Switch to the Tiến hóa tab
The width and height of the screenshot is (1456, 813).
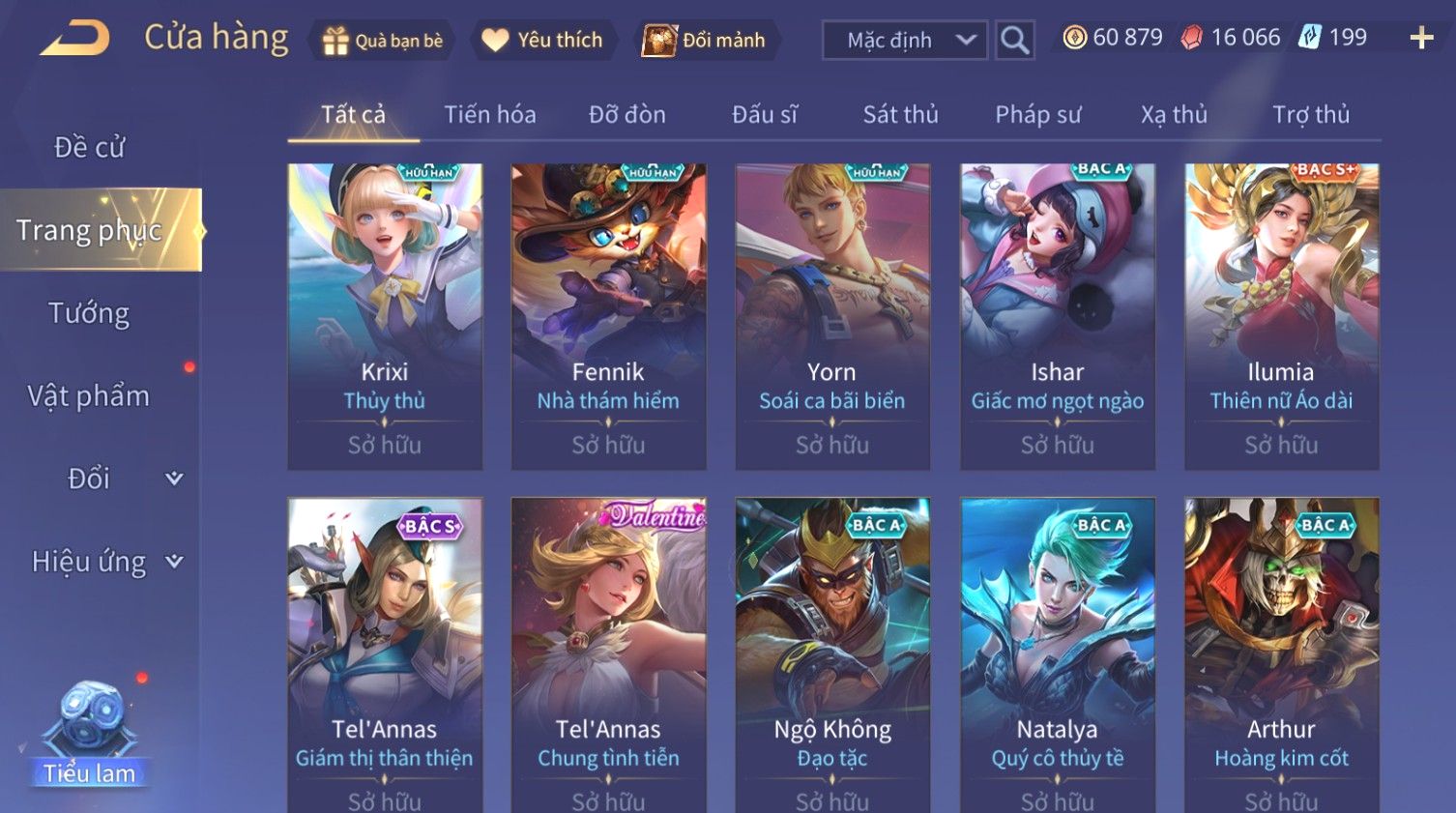coord(489,115)
